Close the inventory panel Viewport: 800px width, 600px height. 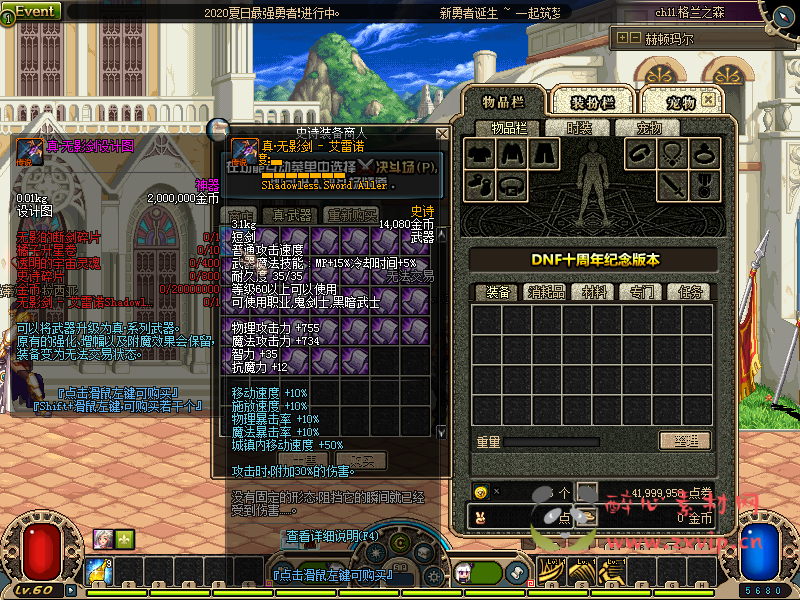click(708, 100)
